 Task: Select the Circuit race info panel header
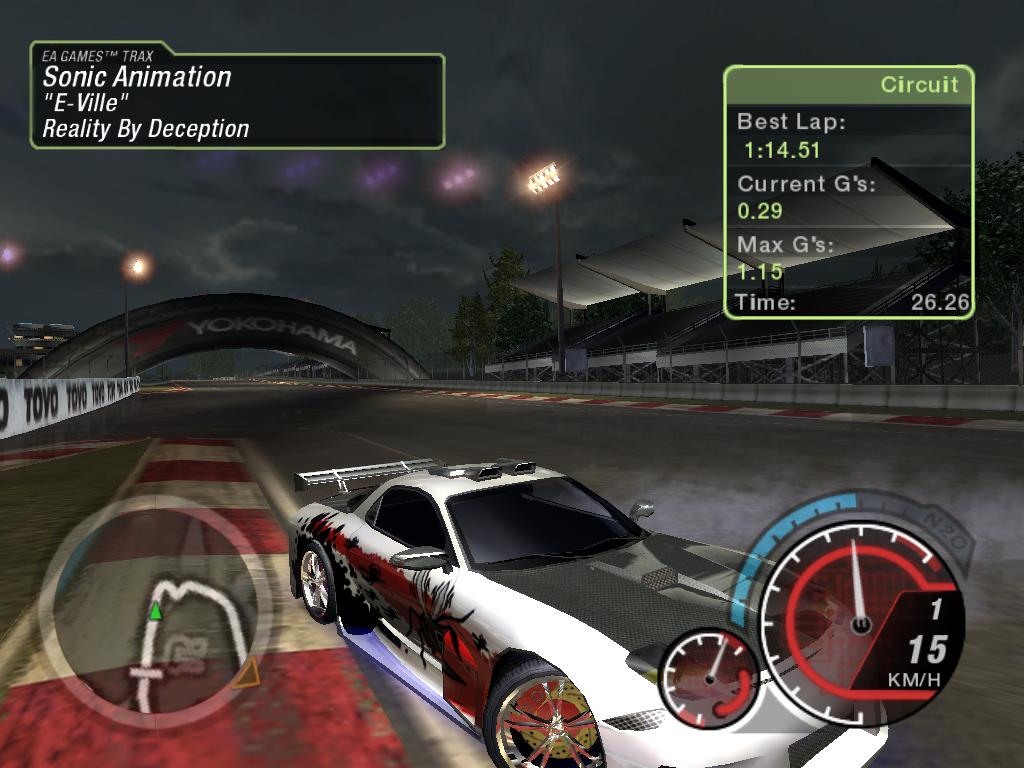click(848, 85)
